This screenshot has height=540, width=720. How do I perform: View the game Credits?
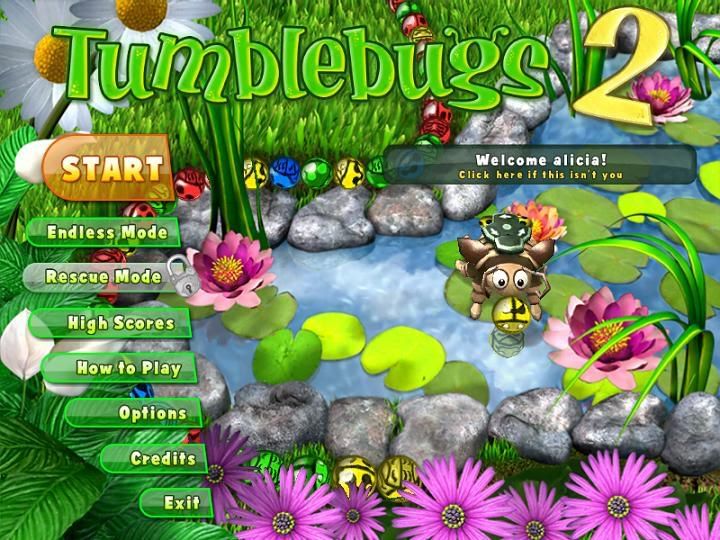(163, 458)
